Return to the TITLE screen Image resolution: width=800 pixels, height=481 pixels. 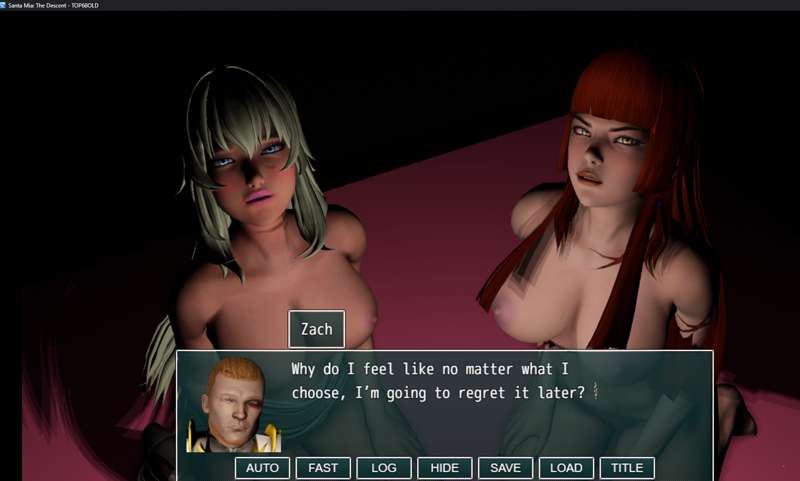pyautogui.click(x=627, y=468)
